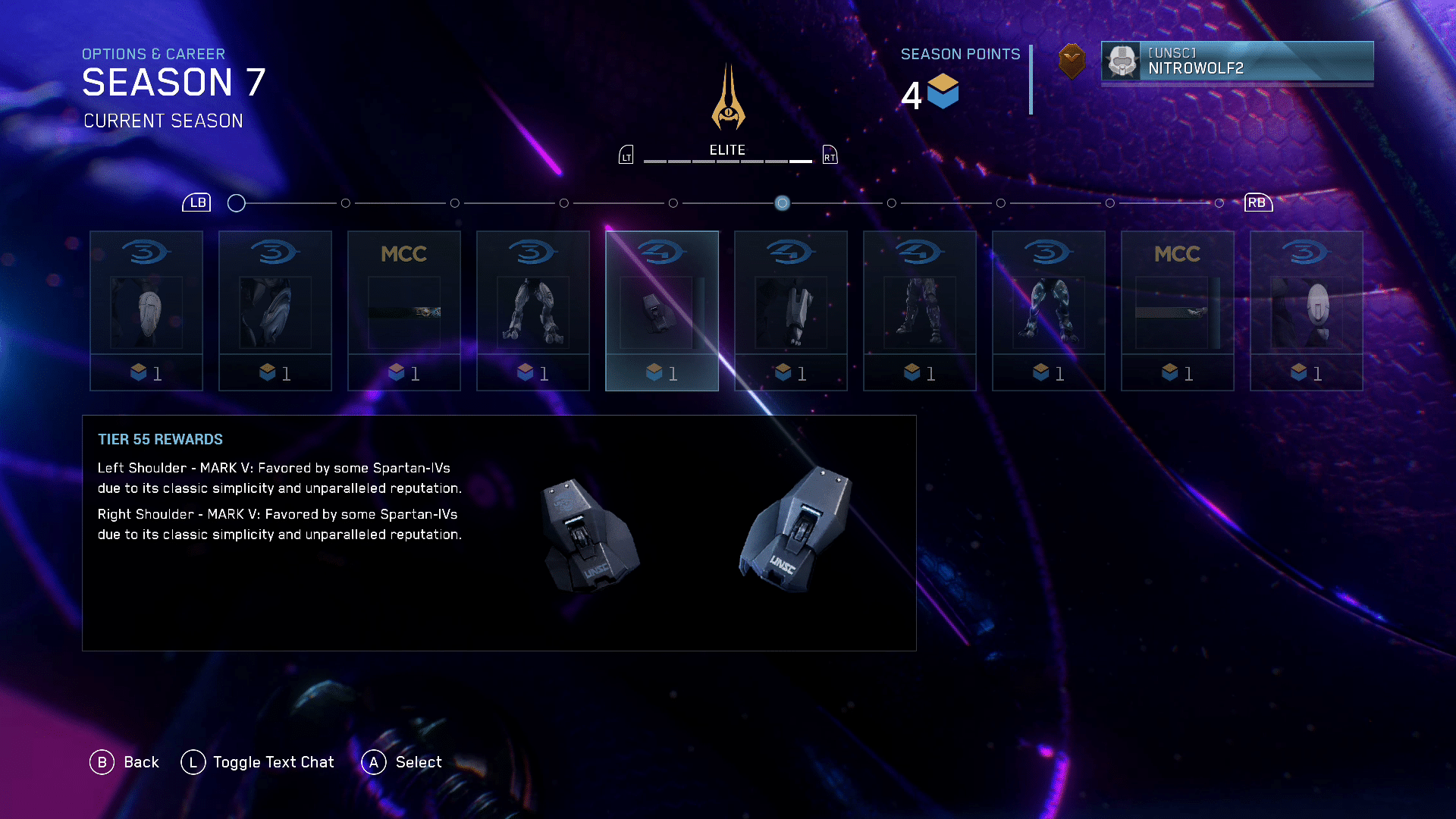The width and height of the screenshot is (1456, 819).
Task: Open the NITROWOLF2 player nameplate
Action: click(1237, 61)
